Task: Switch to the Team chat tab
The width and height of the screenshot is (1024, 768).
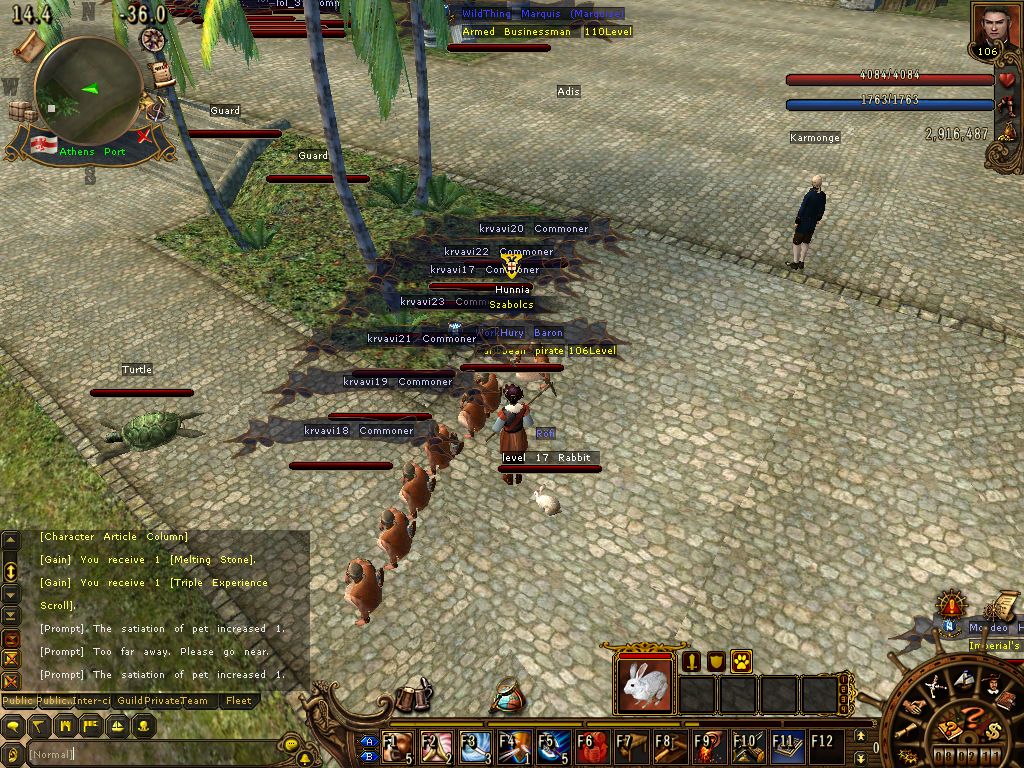Action: point(195,701)
